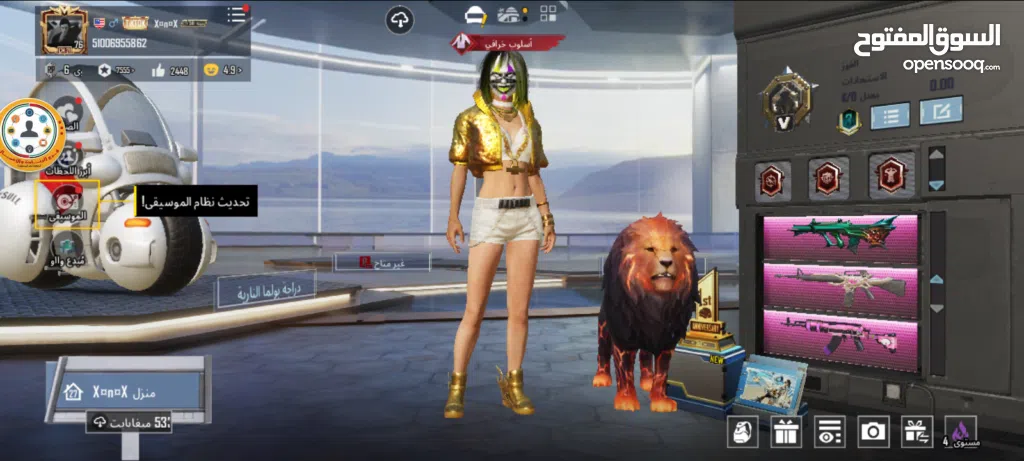Select the pink AKM skin slot

point(839,334)
